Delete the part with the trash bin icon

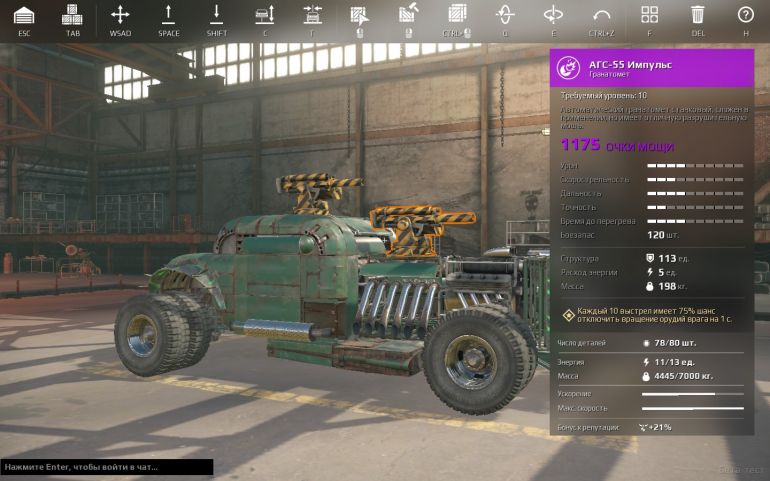coord(698,15)
